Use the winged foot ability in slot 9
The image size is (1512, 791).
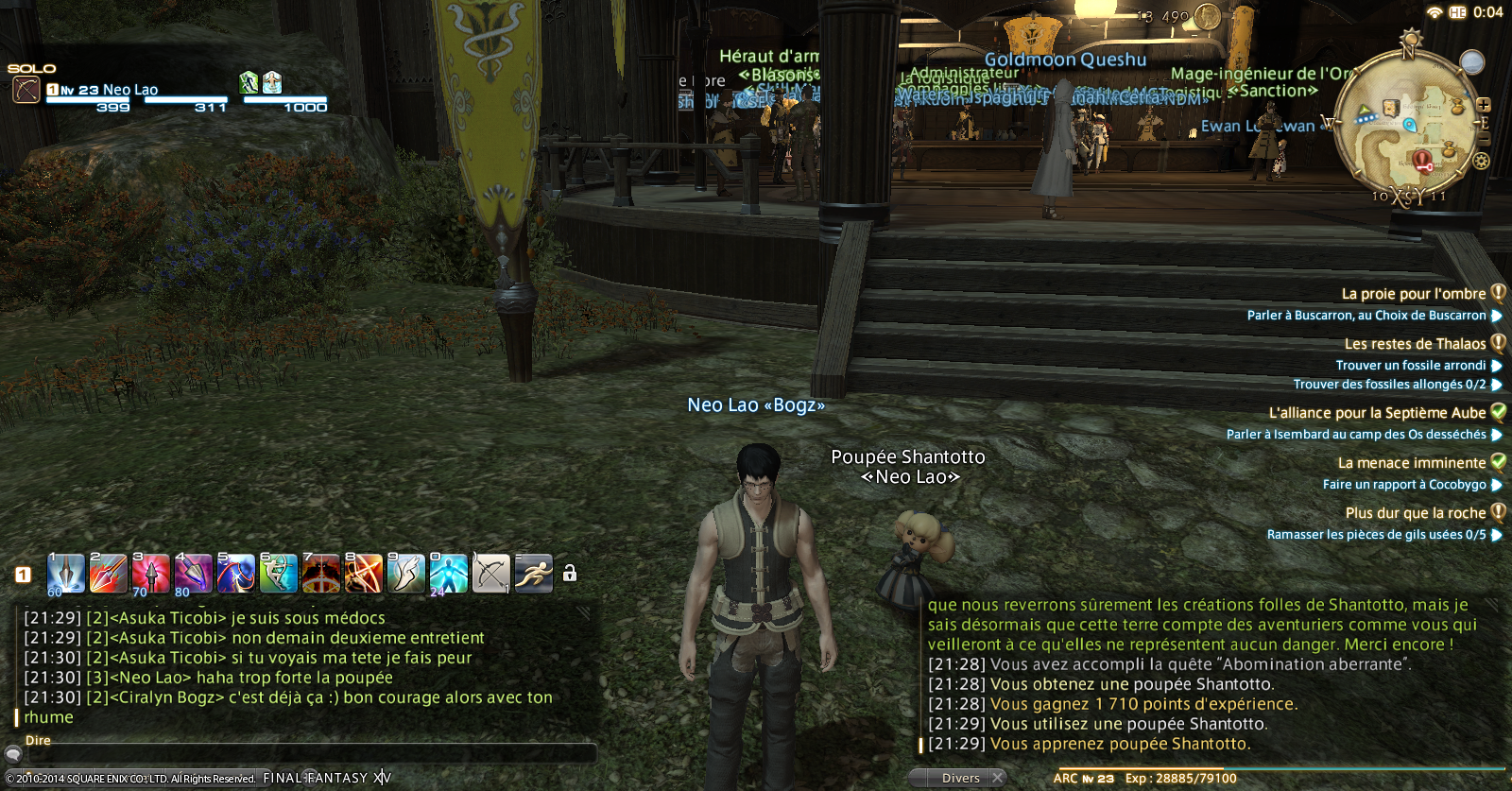(x=405, y=574)
